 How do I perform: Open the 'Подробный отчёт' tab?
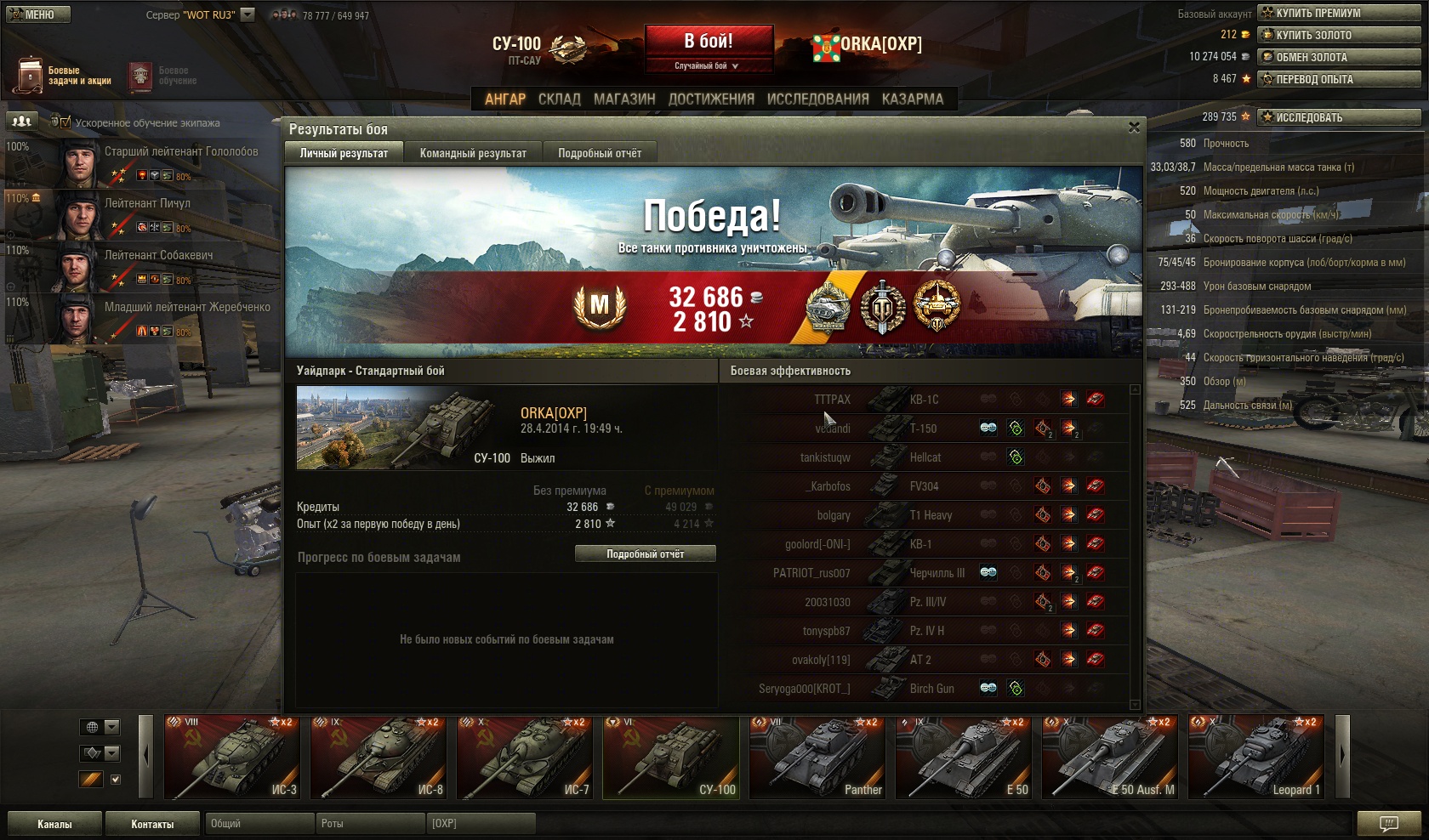pyautogui.click(x=600, y=153)
